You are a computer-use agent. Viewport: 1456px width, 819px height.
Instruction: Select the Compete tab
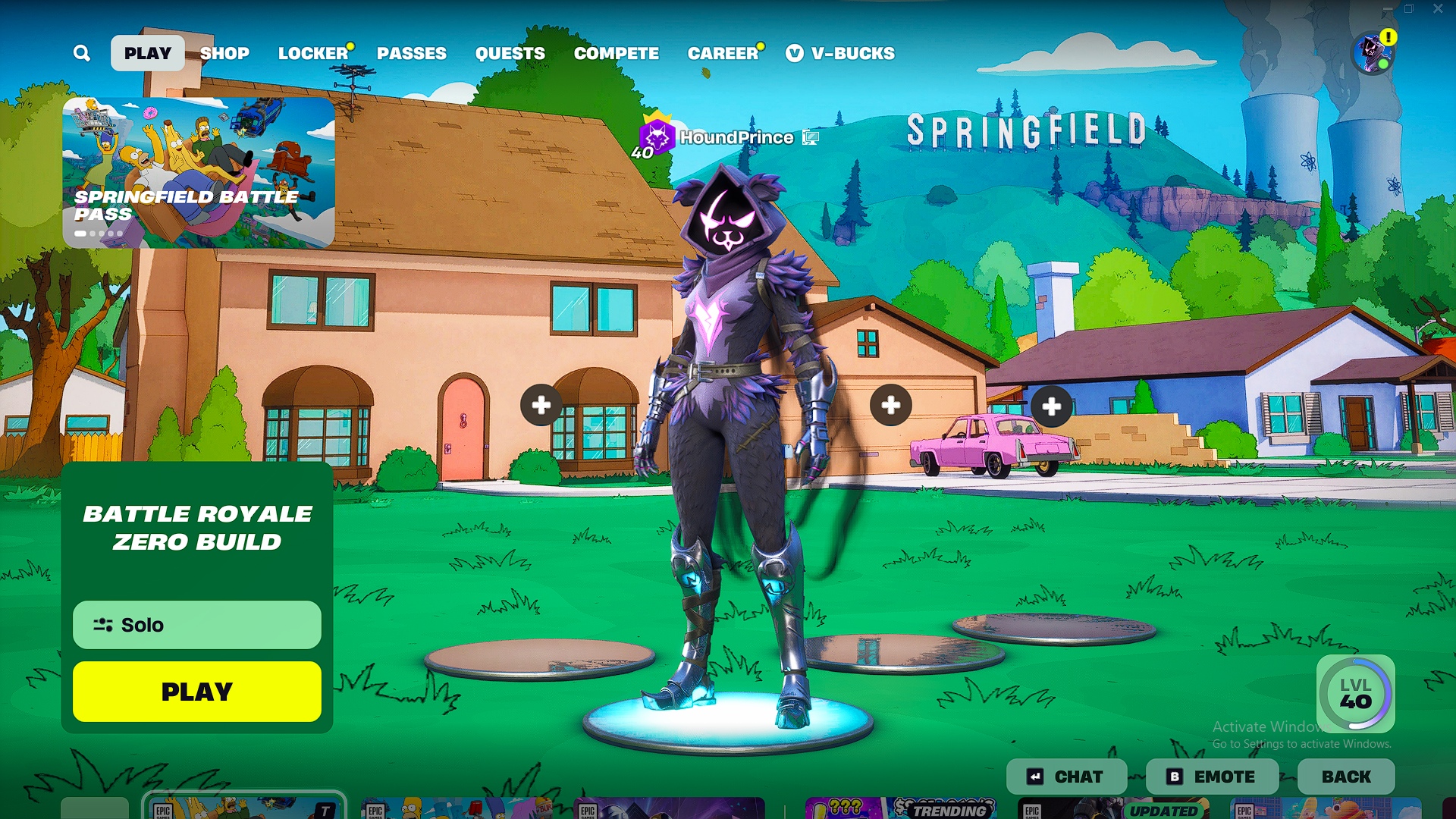tap(616, 53)
